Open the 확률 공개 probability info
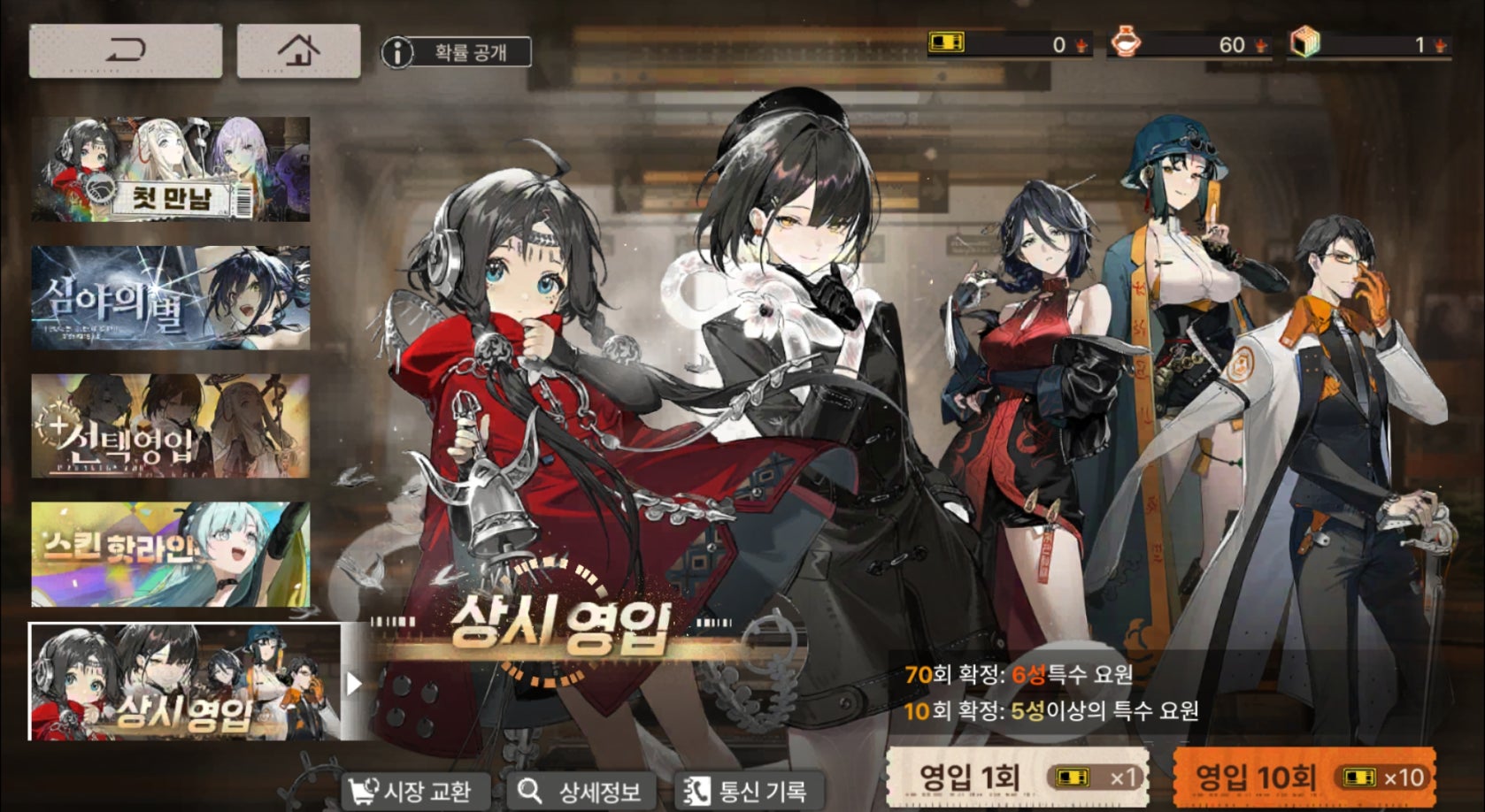 click(457, 52)
